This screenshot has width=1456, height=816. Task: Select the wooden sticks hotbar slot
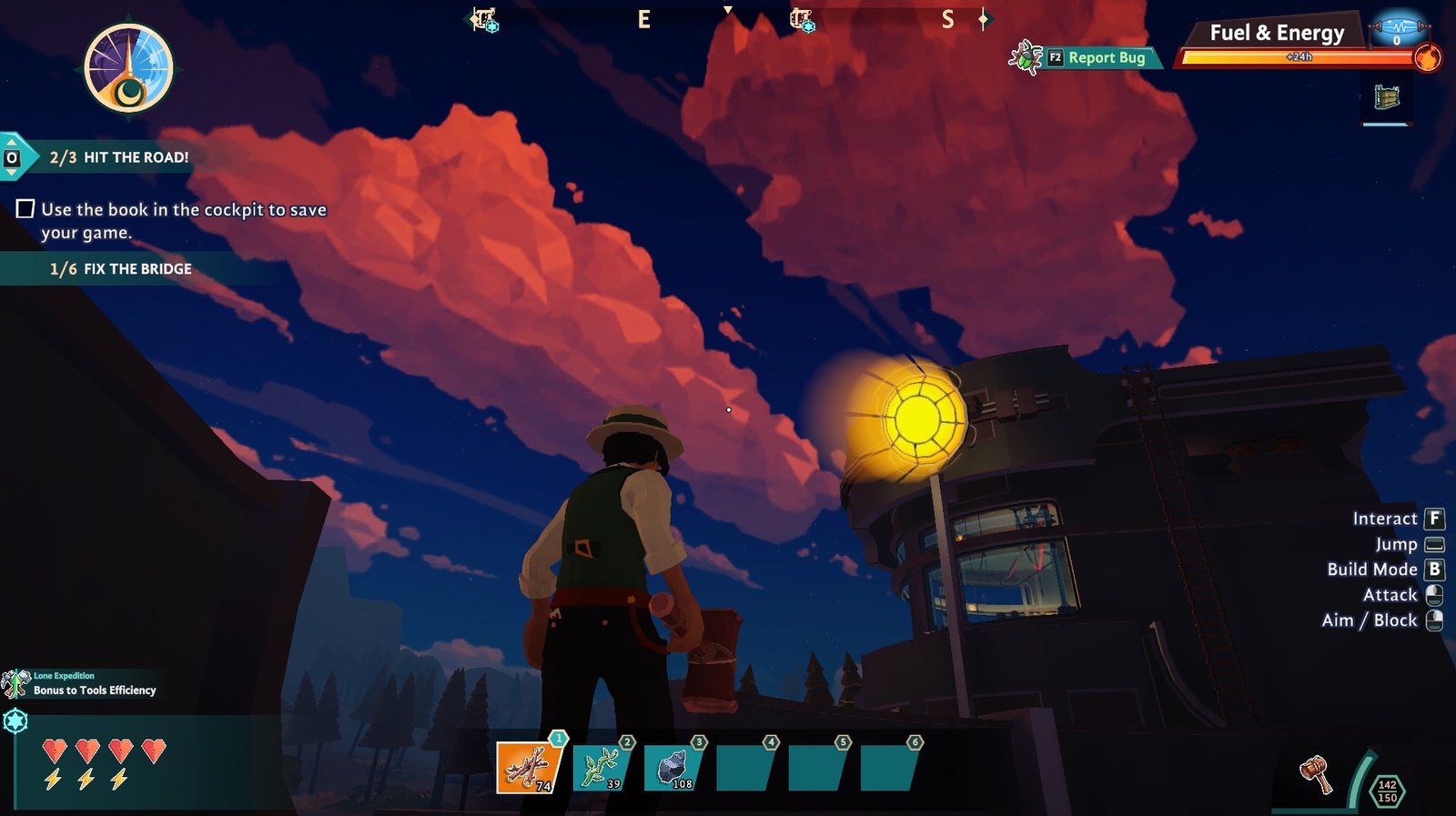coord(529,768)
